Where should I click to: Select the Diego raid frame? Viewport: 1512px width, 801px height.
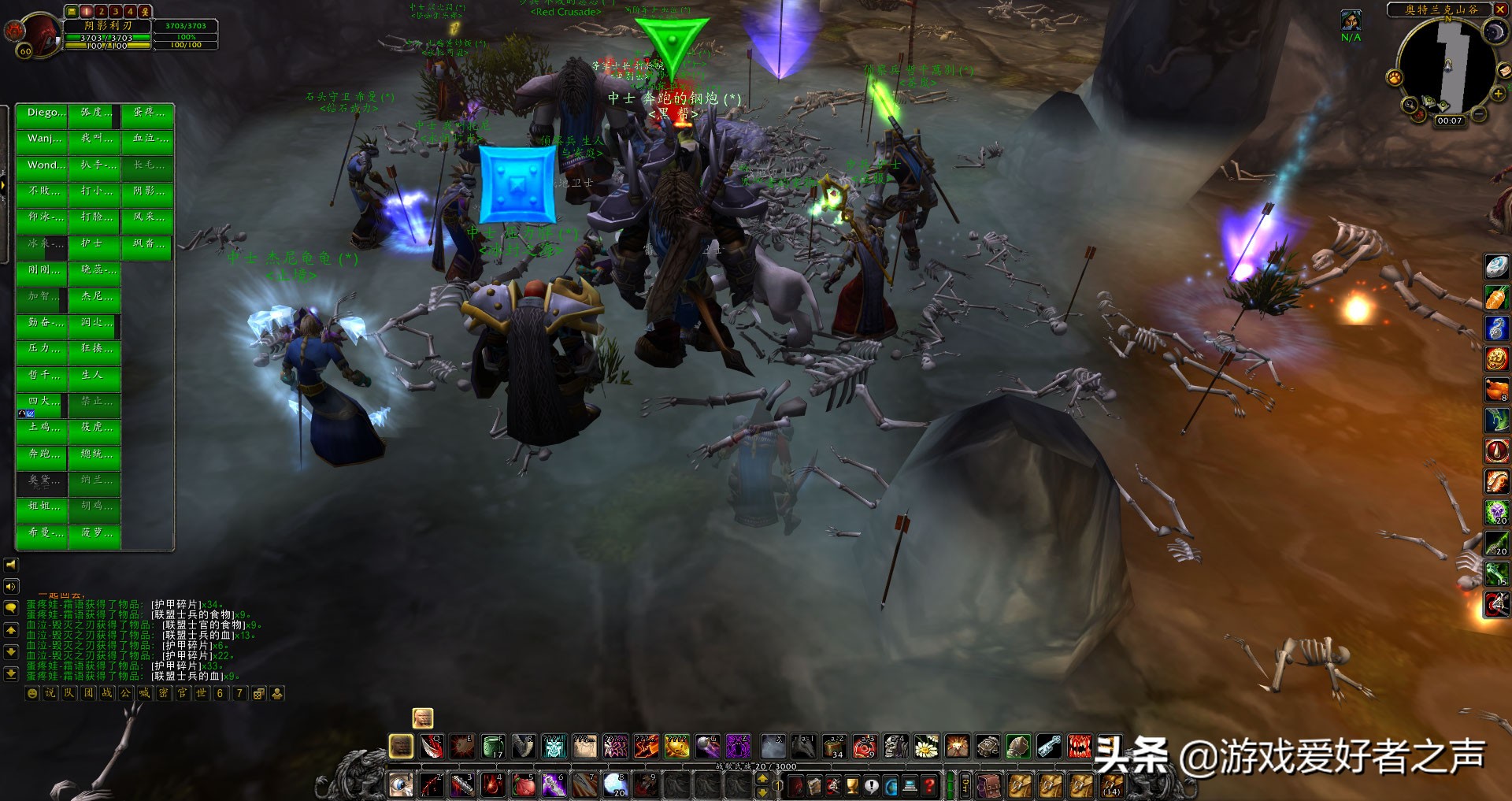pyautogui.click(x=42, y=113)
